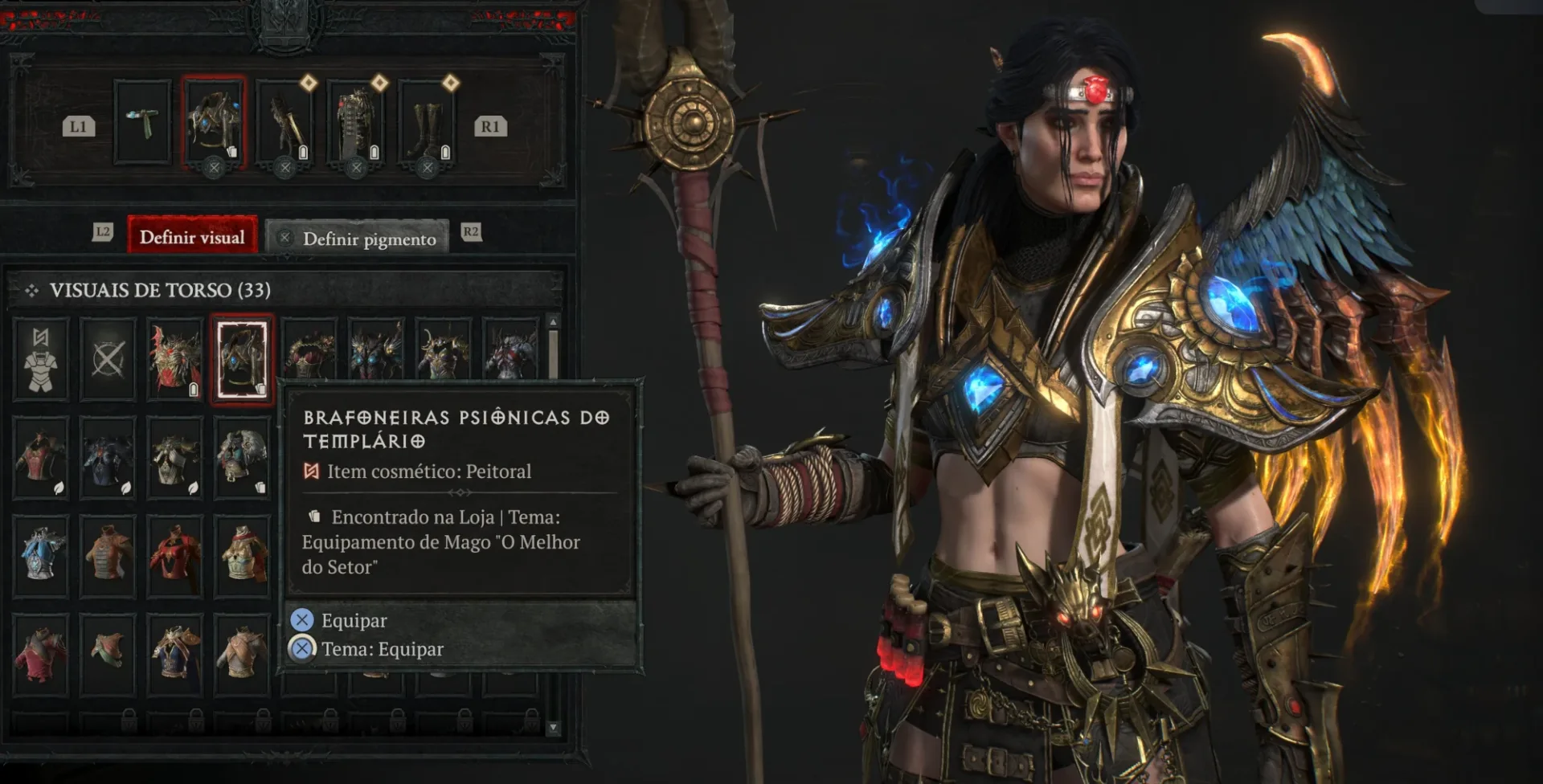Select the default armor visual icon
The image size is (1543, 784).
42,359
